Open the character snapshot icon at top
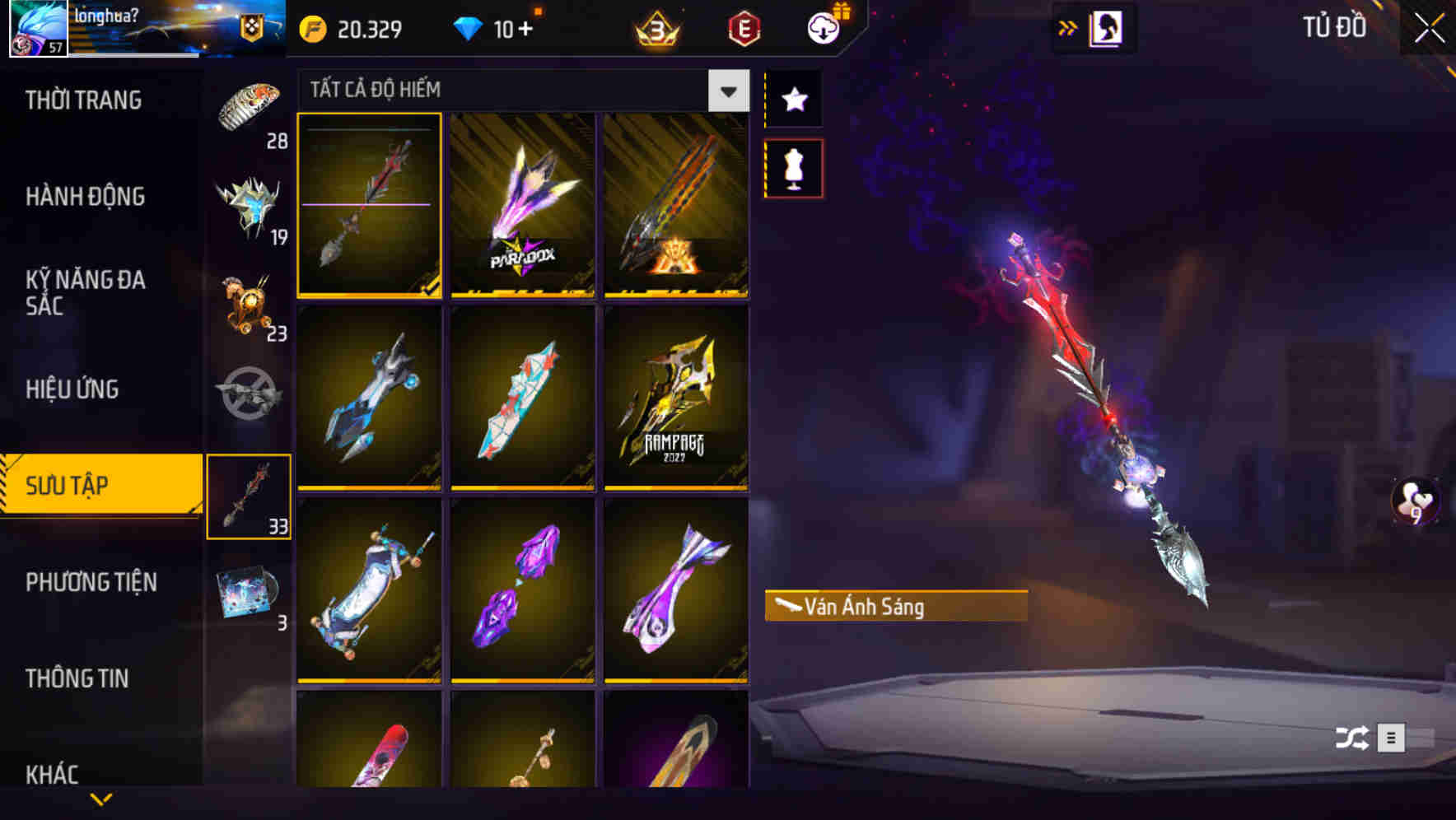 (1108, 27)
